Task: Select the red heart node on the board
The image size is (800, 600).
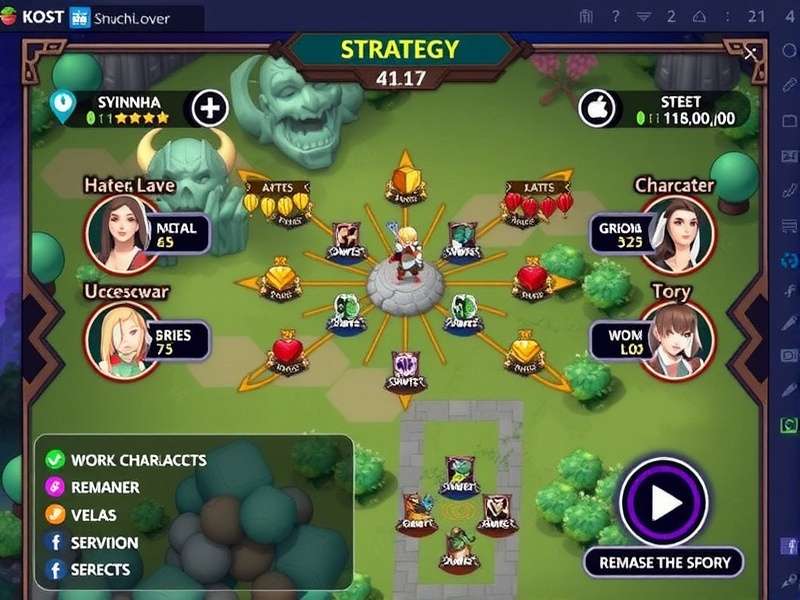Action: (287, 352)
